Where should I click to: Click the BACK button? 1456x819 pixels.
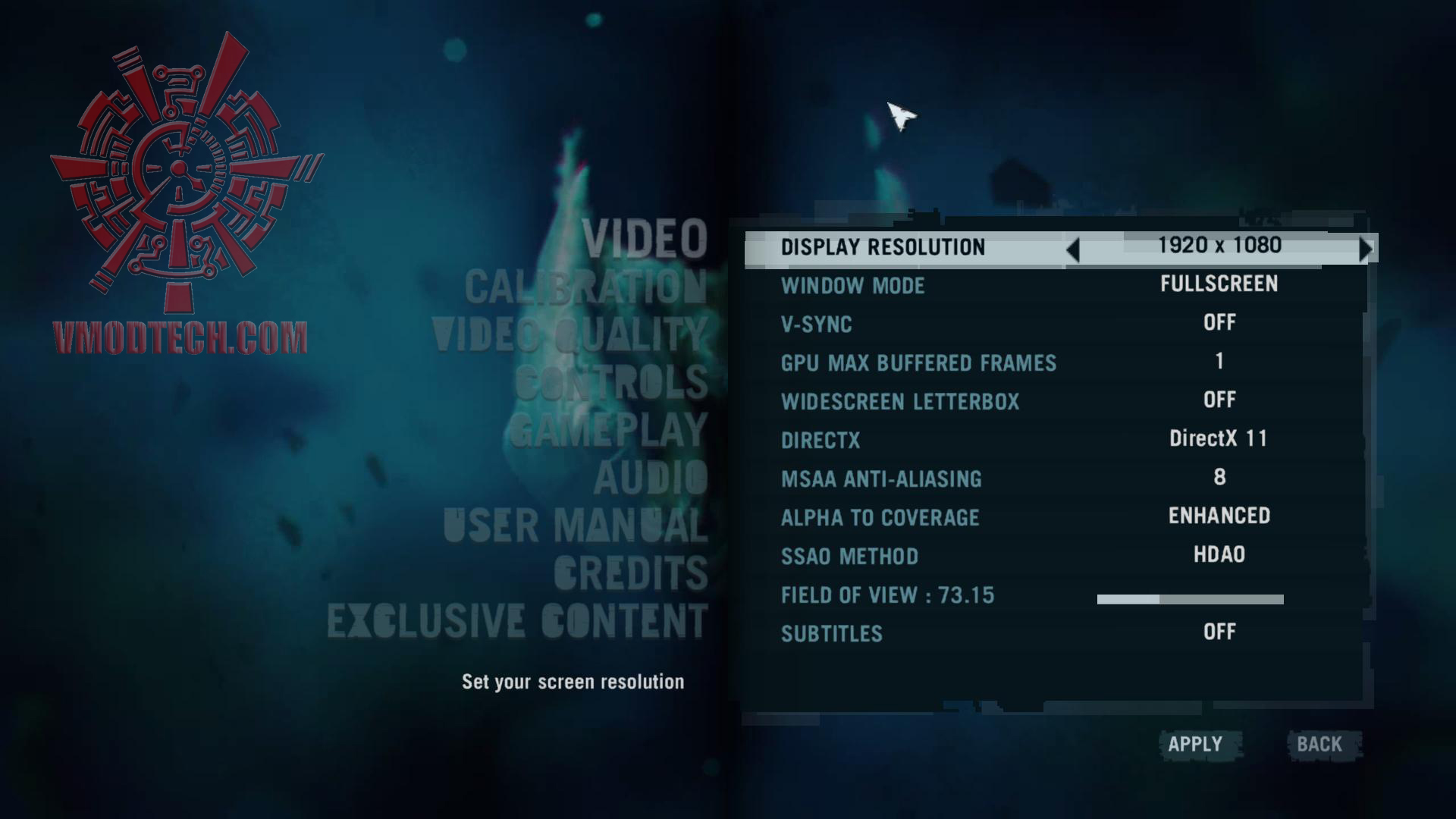coord(1322,745)
